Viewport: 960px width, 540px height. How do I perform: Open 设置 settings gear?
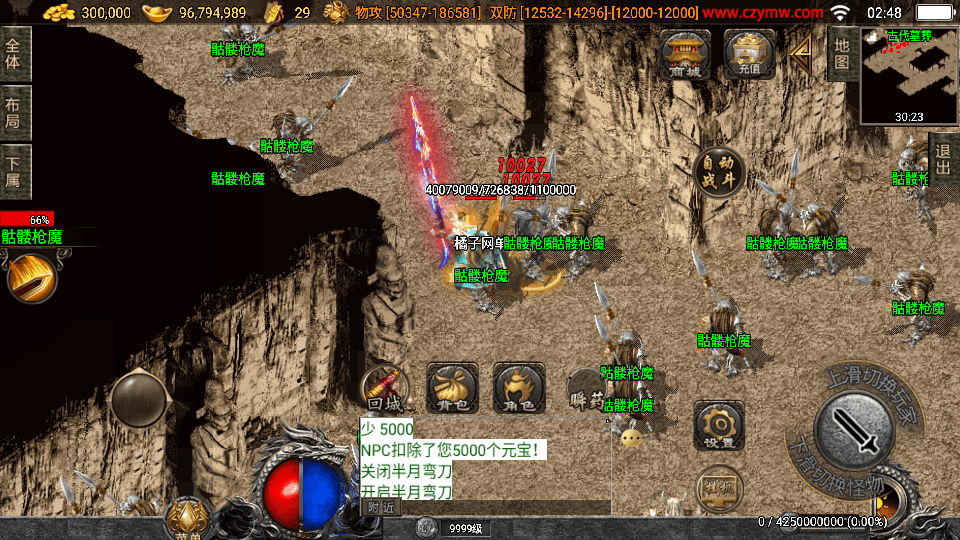[x=719, y=425]
